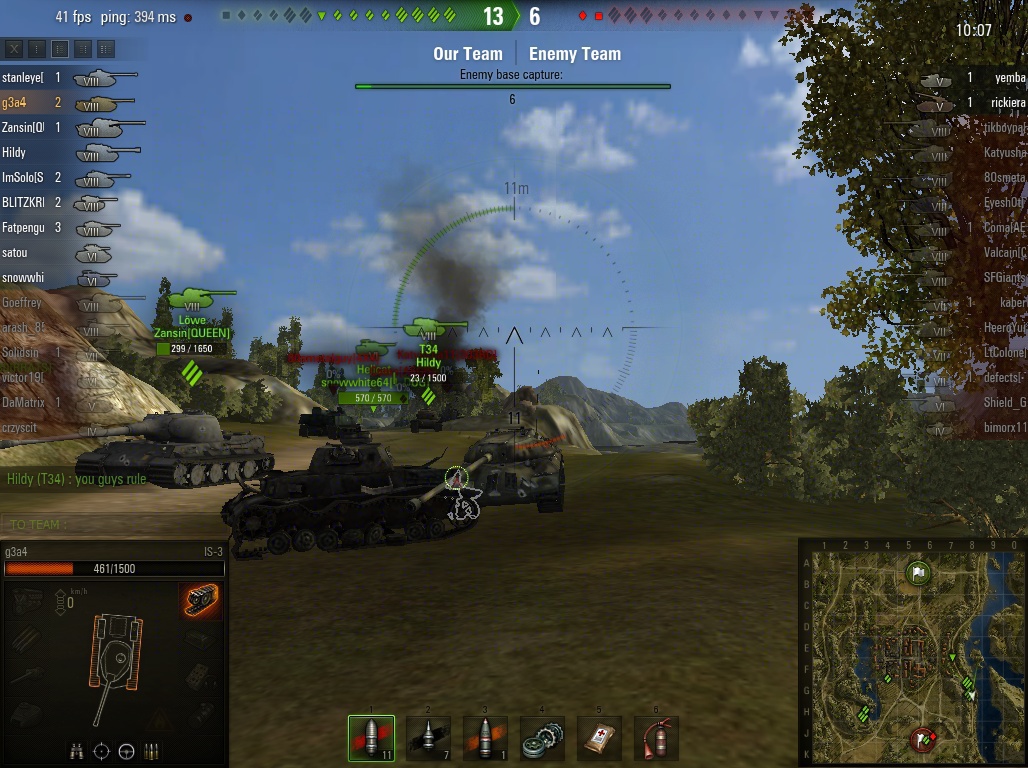Hide the team panel with the X button

[x=14, y=48]
